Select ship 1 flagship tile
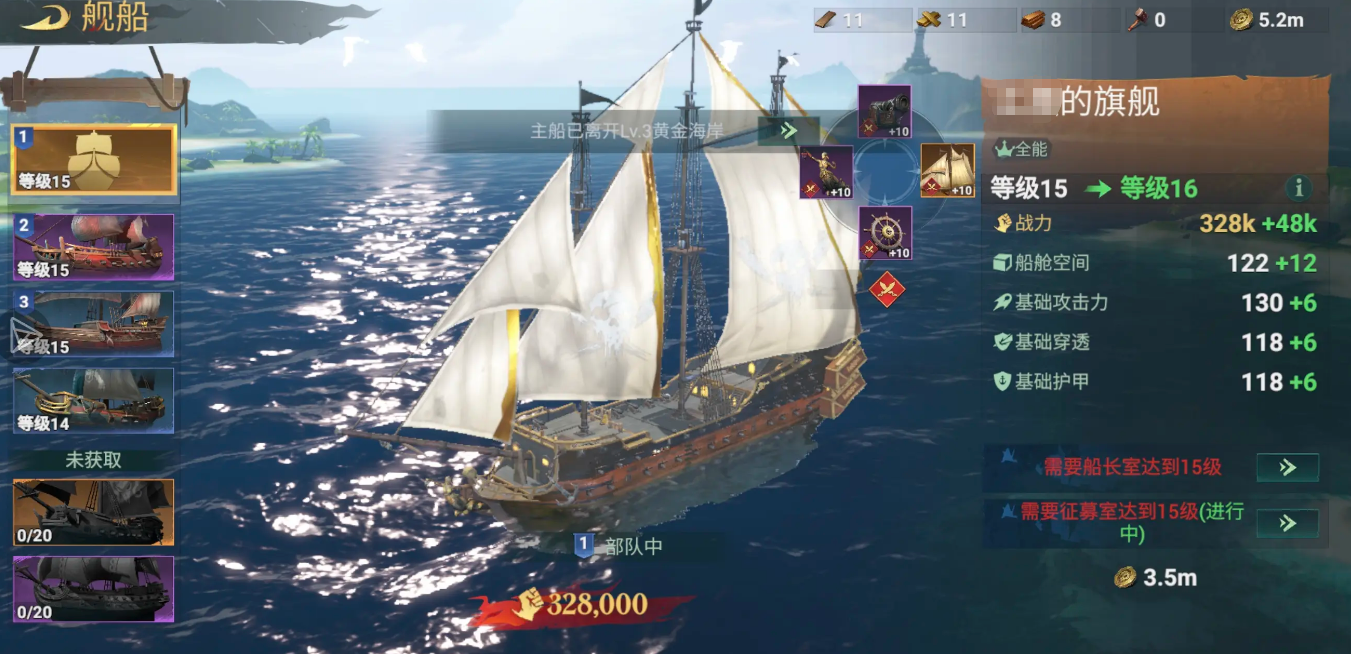The width and height of the screenshot is (1351, 654). click(x=94, y=159)
